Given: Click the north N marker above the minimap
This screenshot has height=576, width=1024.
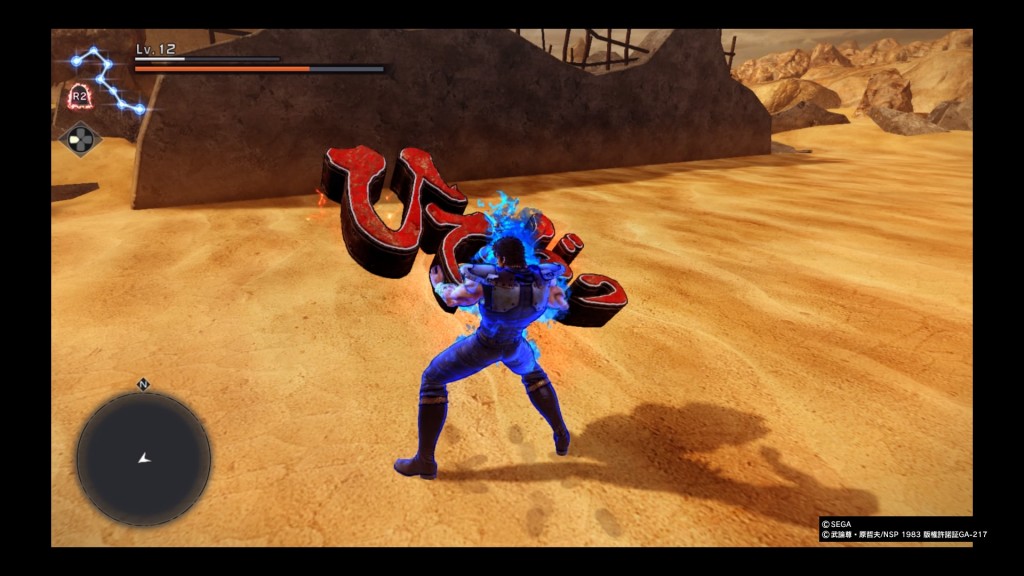Looking at the screenshot, I should click(144, 384).
